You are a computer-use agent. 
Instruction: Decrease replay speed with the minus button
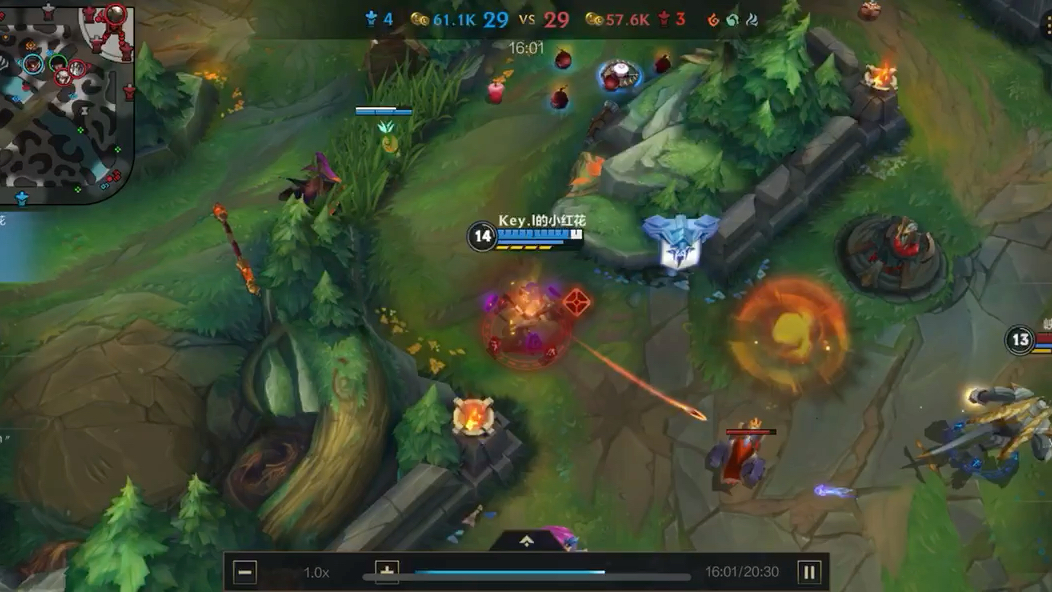coord(245,572)
